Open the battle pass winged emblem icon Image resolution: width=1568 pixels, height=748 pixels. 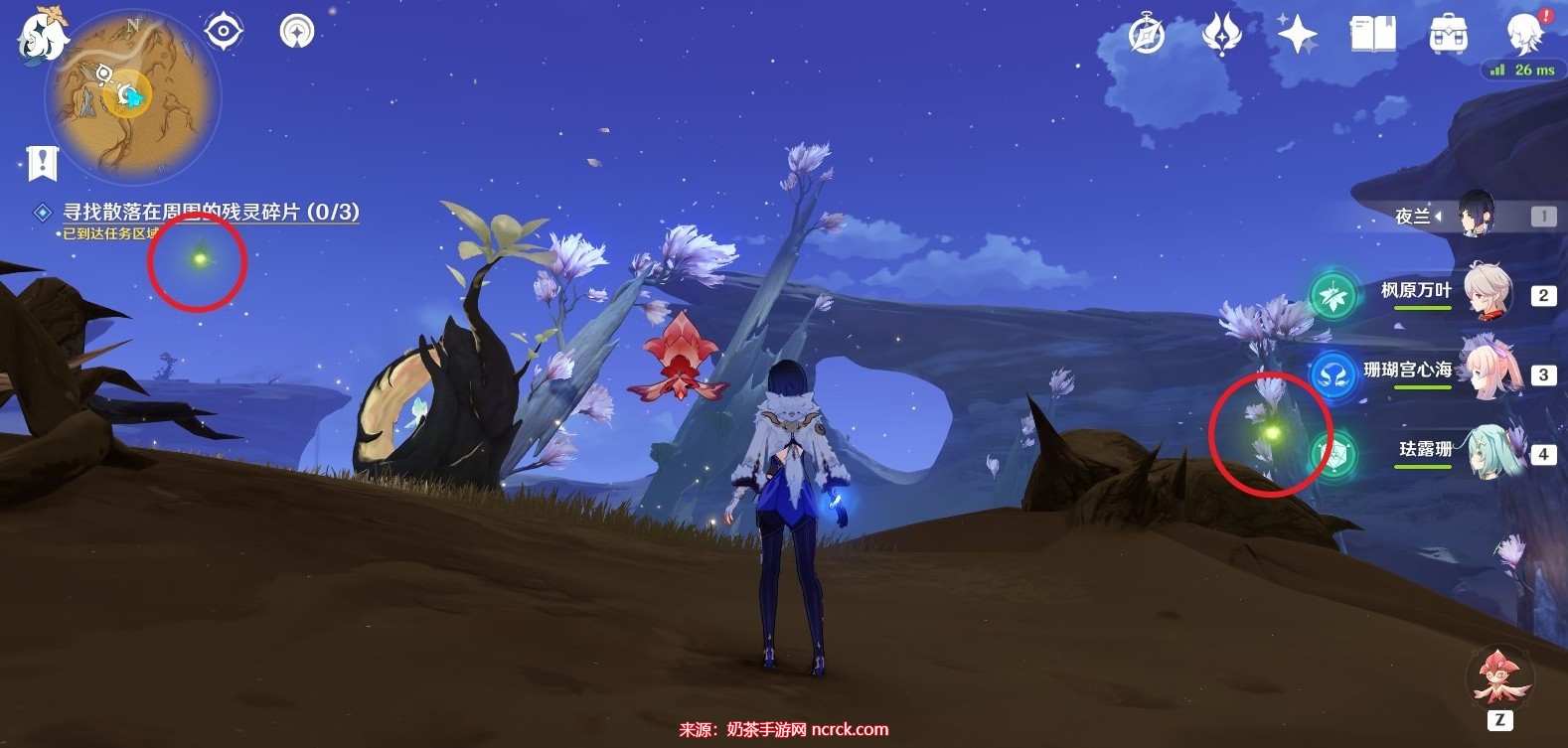click(1221, 35)
